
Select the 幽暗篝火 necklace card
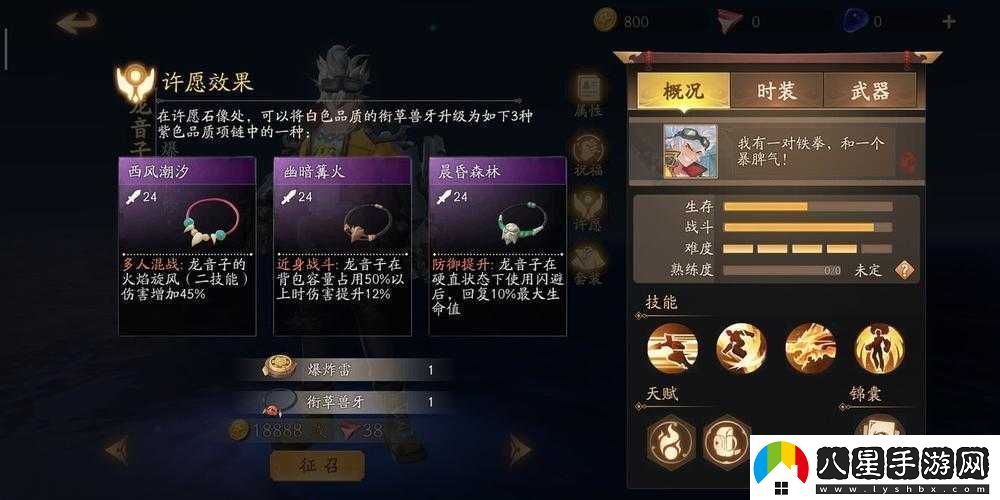[342, 245]
